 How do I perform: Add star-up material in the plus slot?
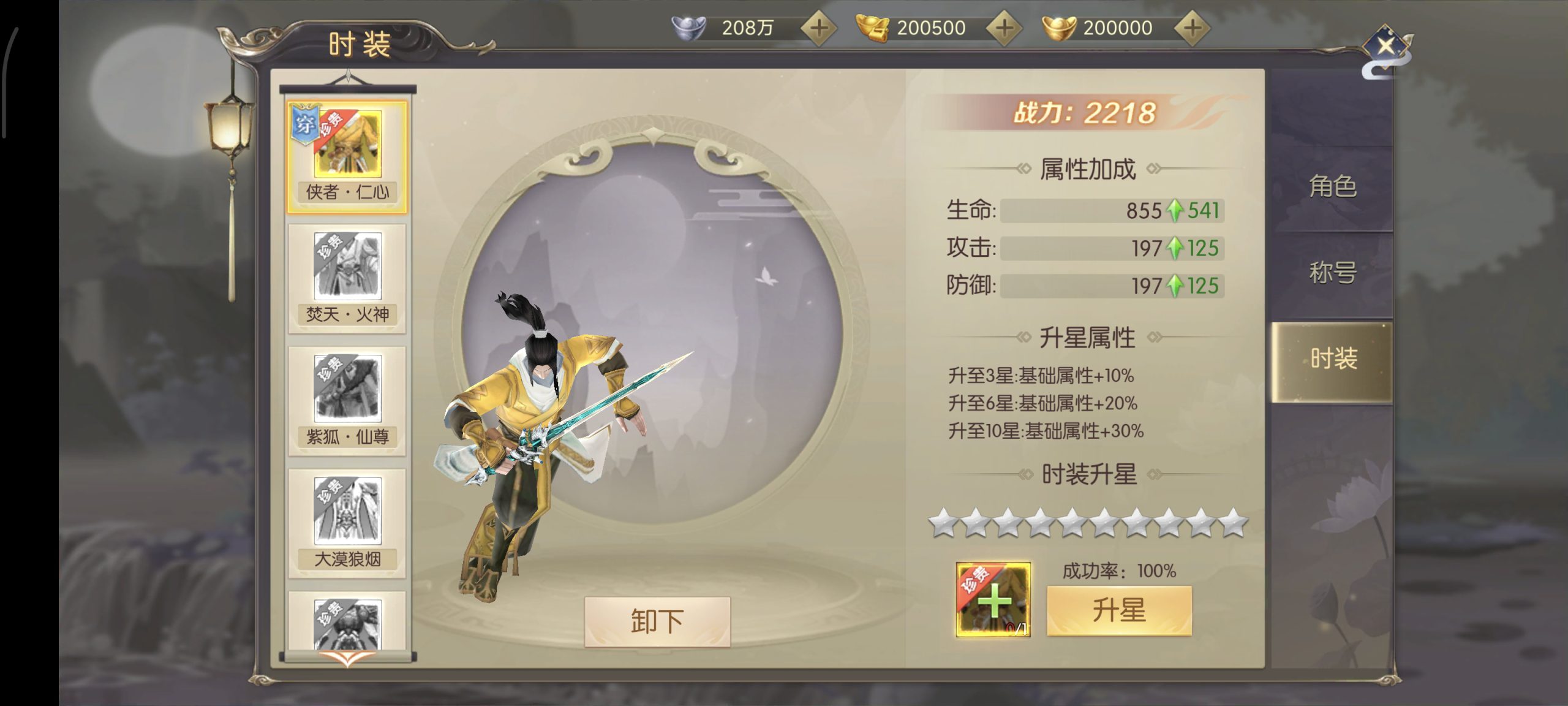(993, 600)
